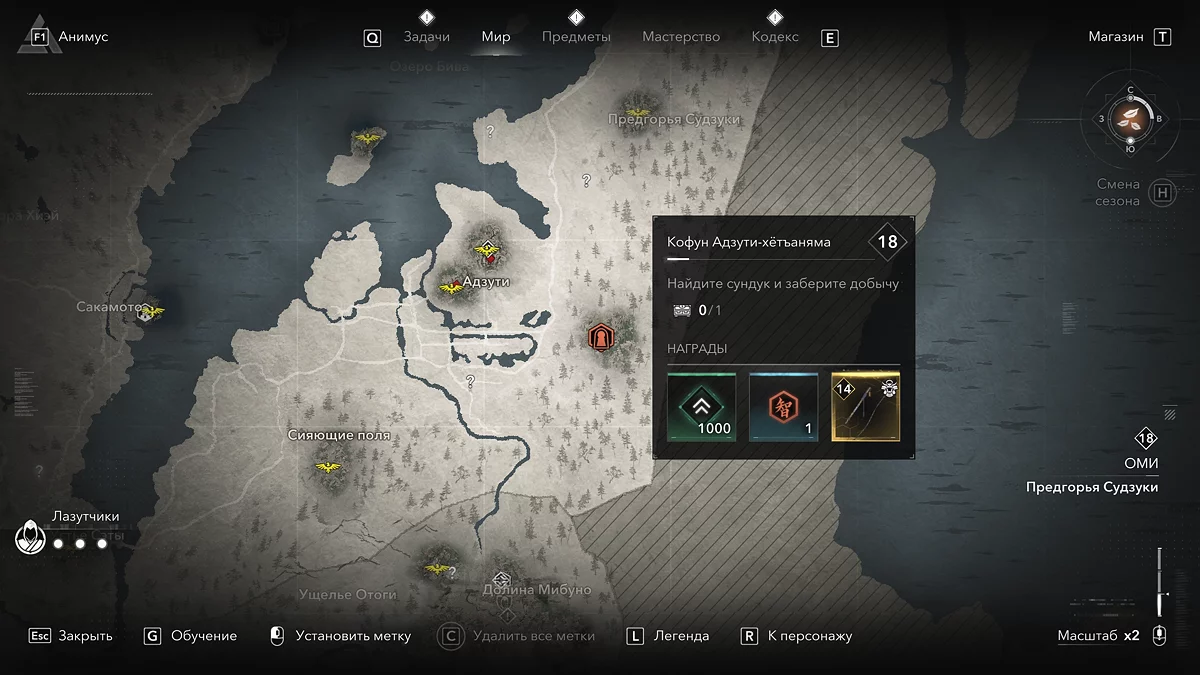This screenshot has height=675, width=1200.
Task: Select the Предметы tab
Action: tap(576, 37)
